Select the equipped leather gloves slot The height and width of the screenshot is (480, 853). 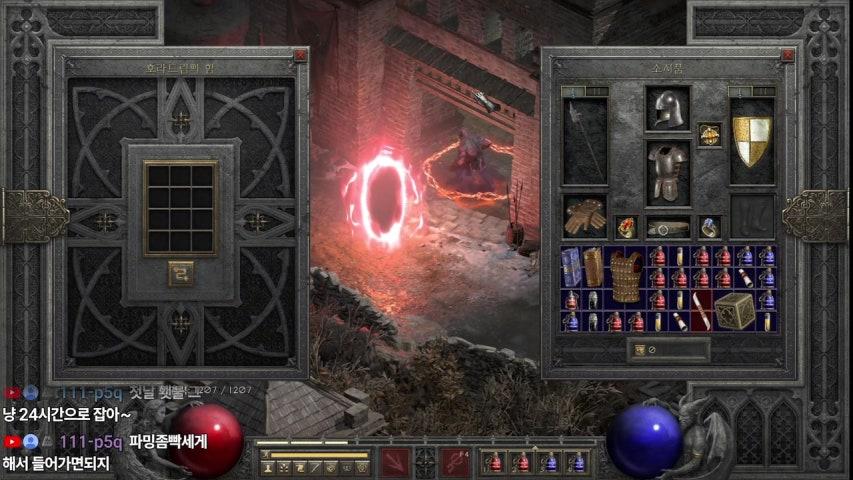(x=584, y=214)
